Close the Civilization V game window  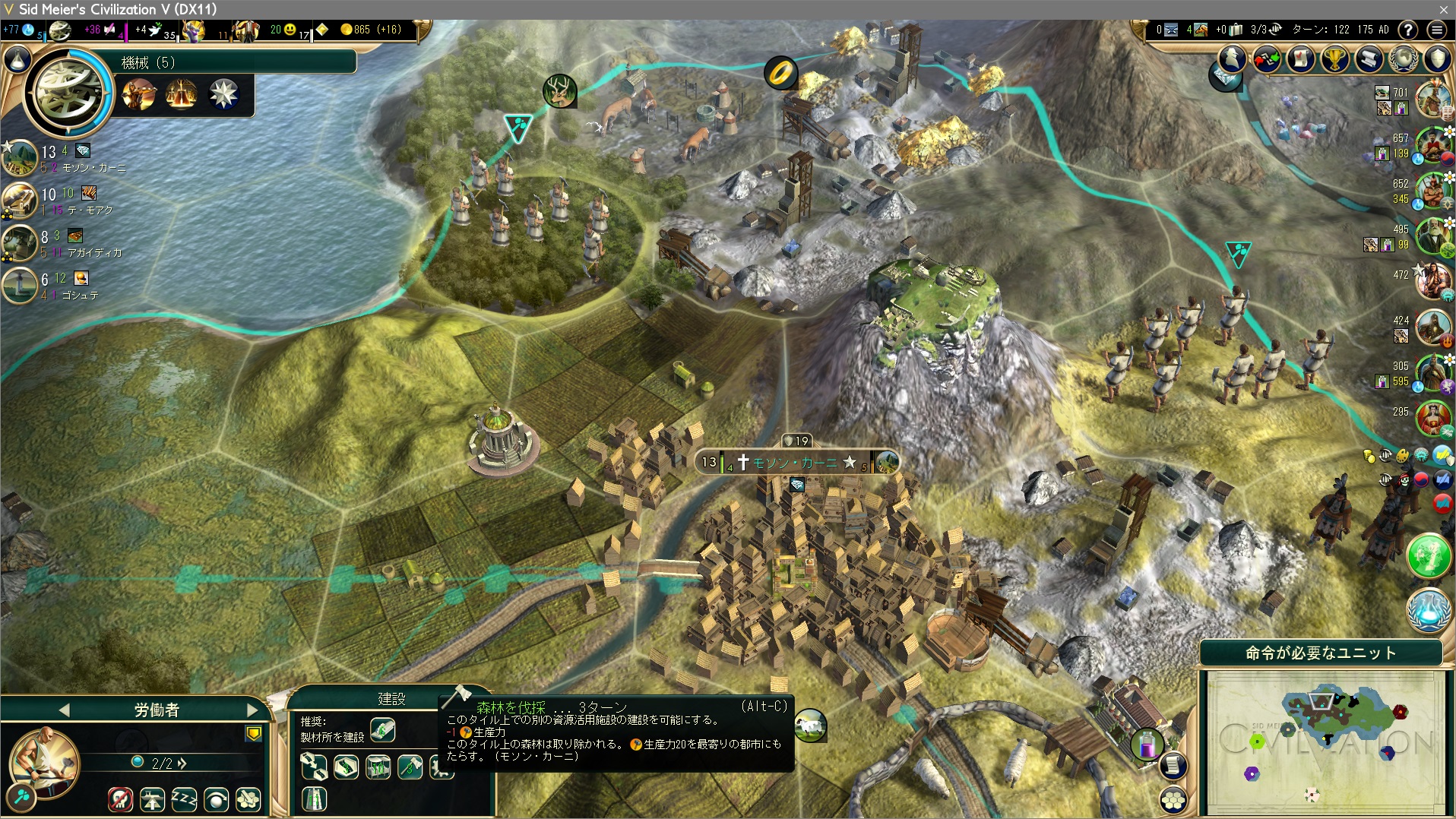(1443, 9)
